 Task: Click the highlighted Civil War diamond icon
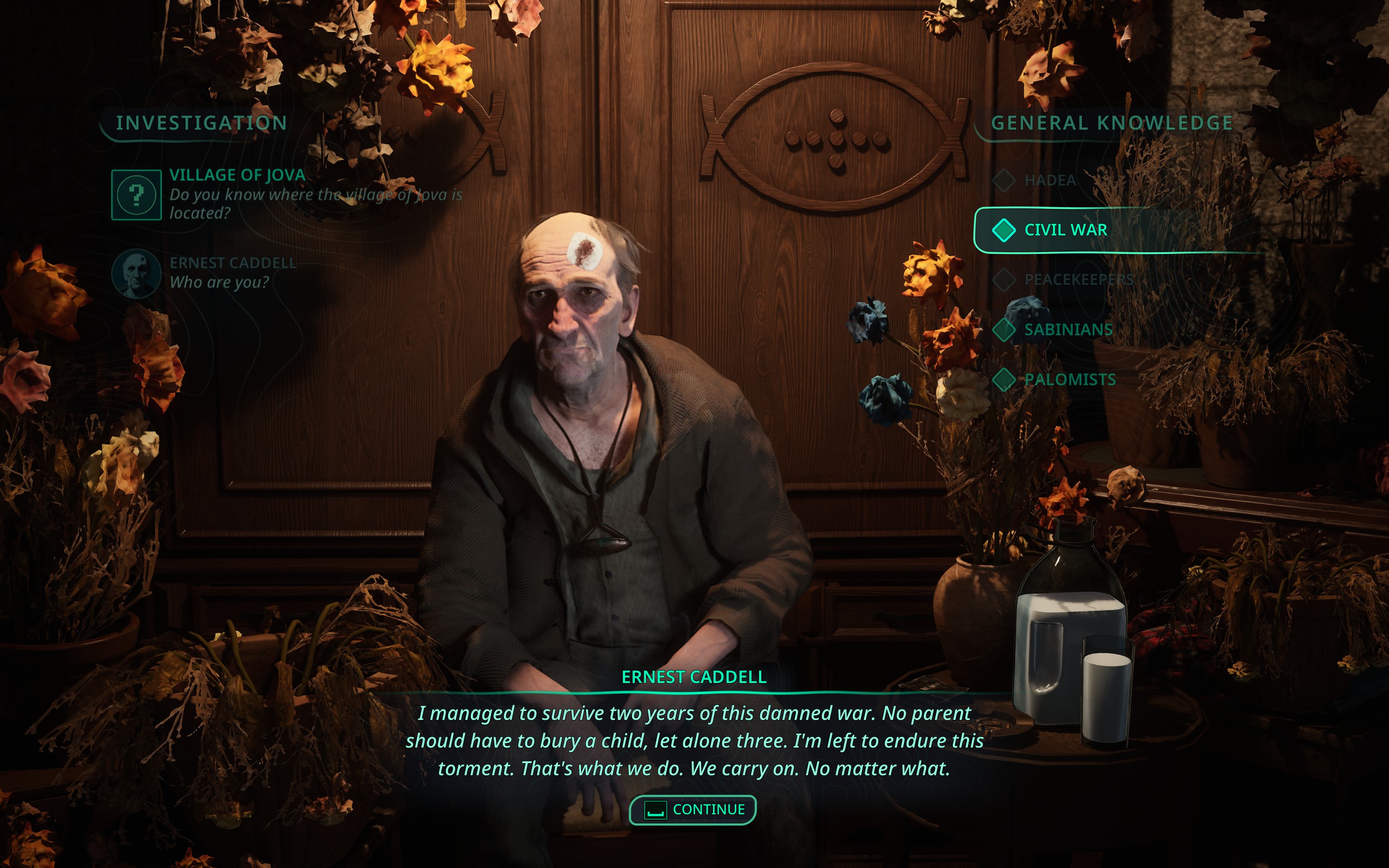(1004, 229)
